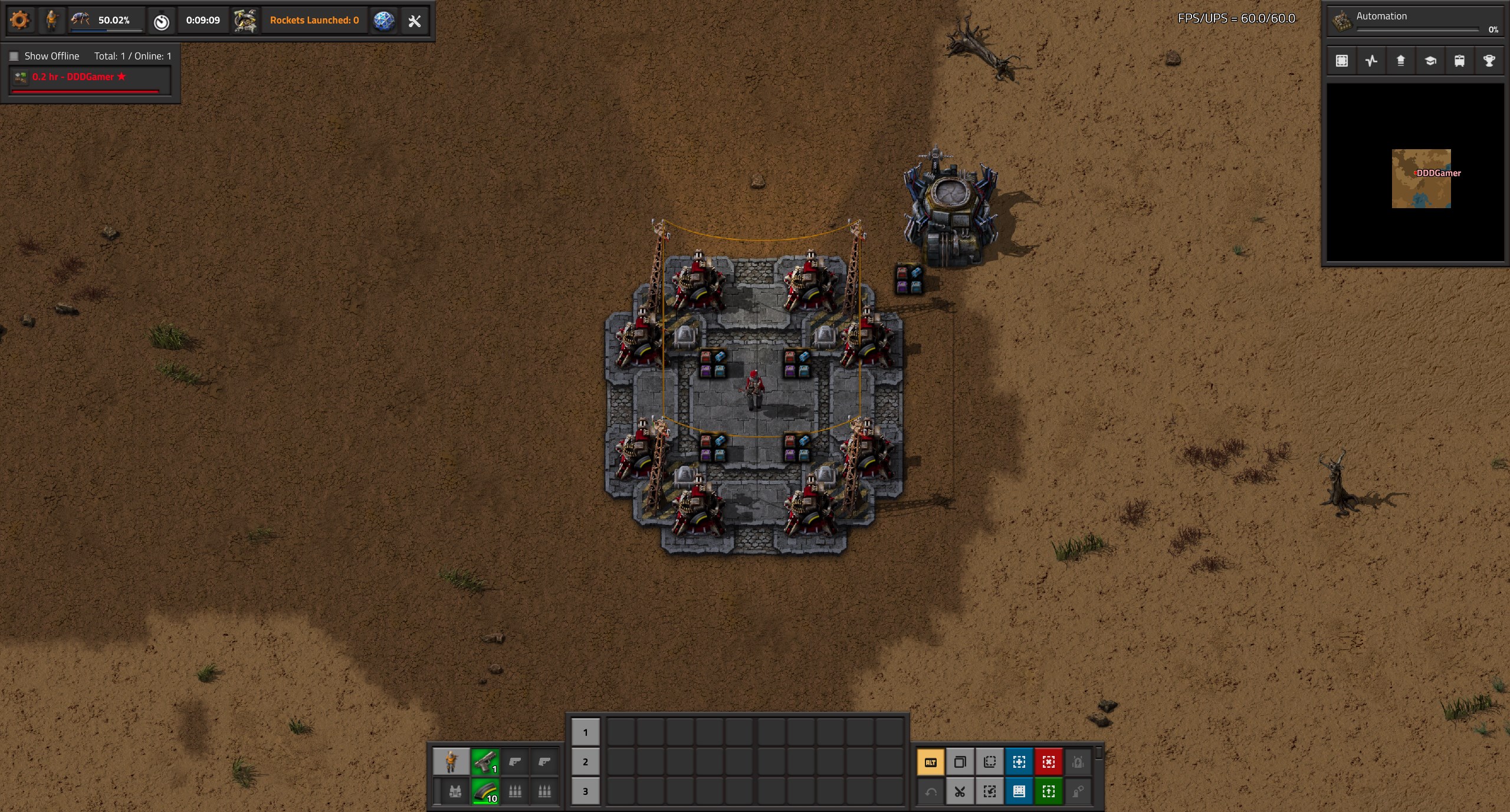Select the green upgrade planner tool
The width and height of the screenshot is (1510, 812).
click(x=1049, y=792)
